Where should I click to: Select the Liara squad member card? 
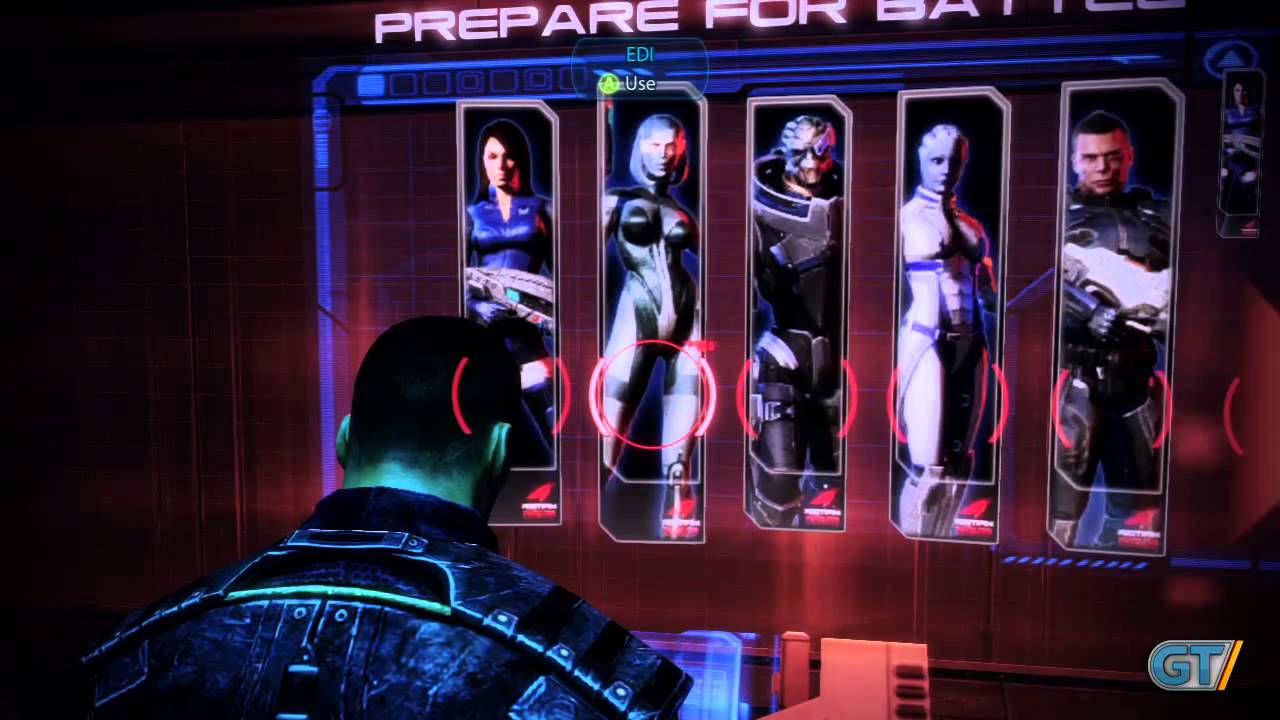point(950,310)
